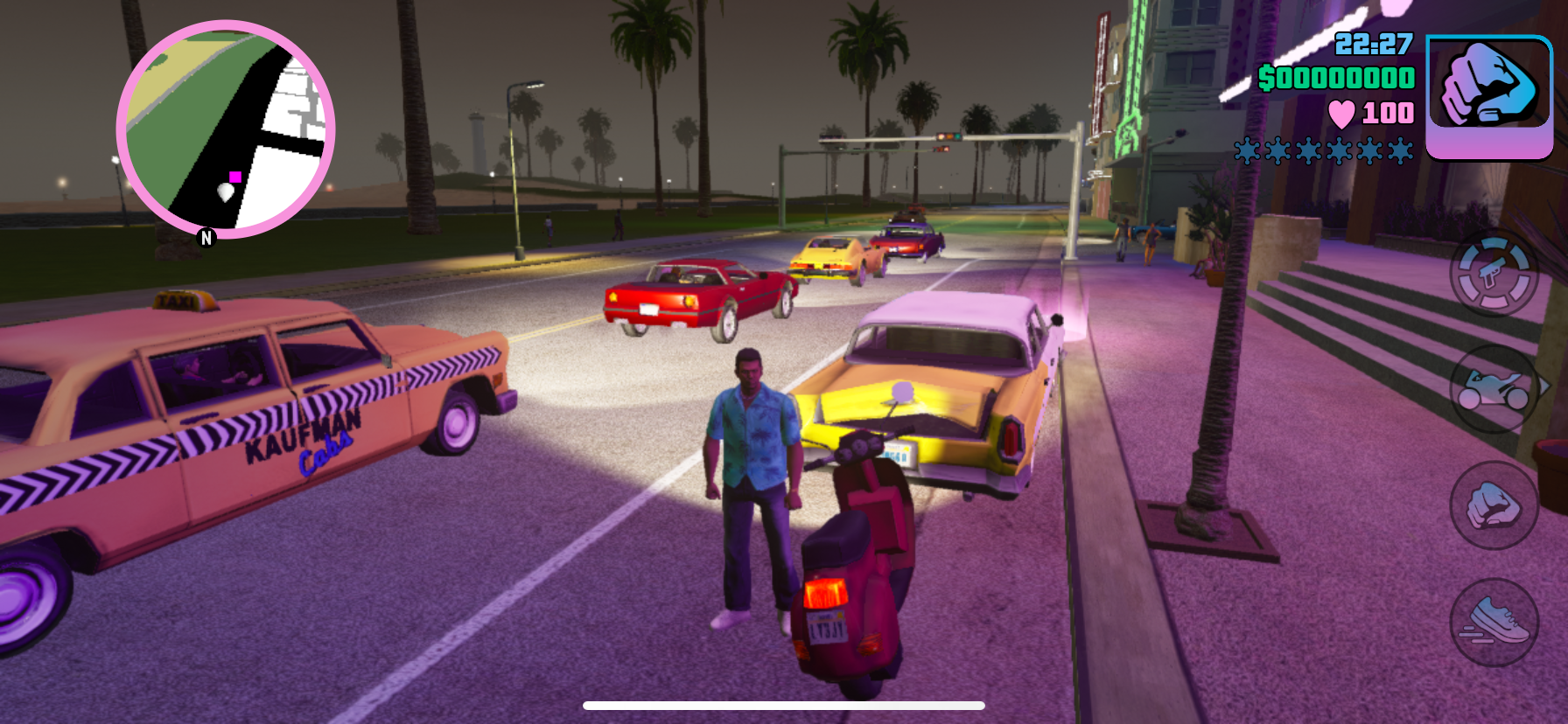Tap the sneaker sprint button
The height and width of the screenshot is (724, 1568).
point(1494,622)
